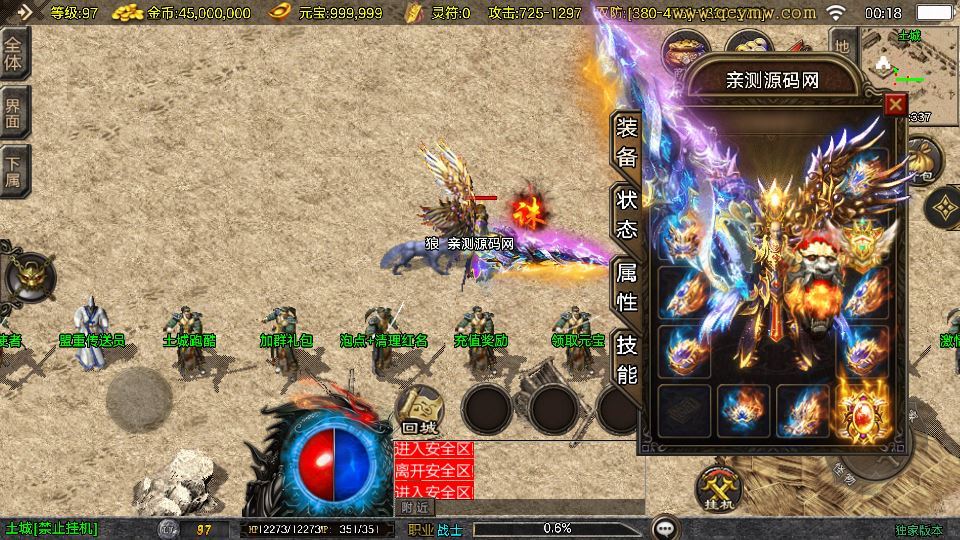Tap the four-pointed star button on right edge
The image size is (960, 540).
click(942, 208)
